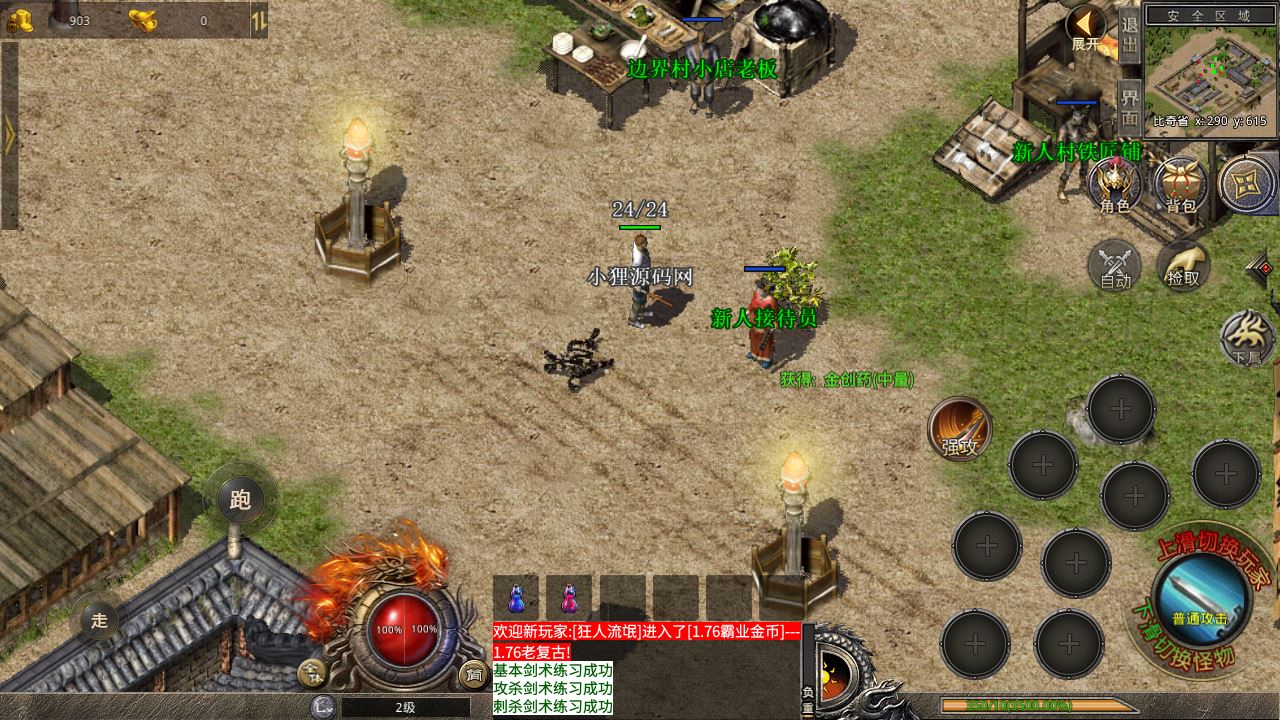Toggle 自动 auto-combat mode
Viewport: 1280px width, 720px height.
click(x=1115, y=266)
